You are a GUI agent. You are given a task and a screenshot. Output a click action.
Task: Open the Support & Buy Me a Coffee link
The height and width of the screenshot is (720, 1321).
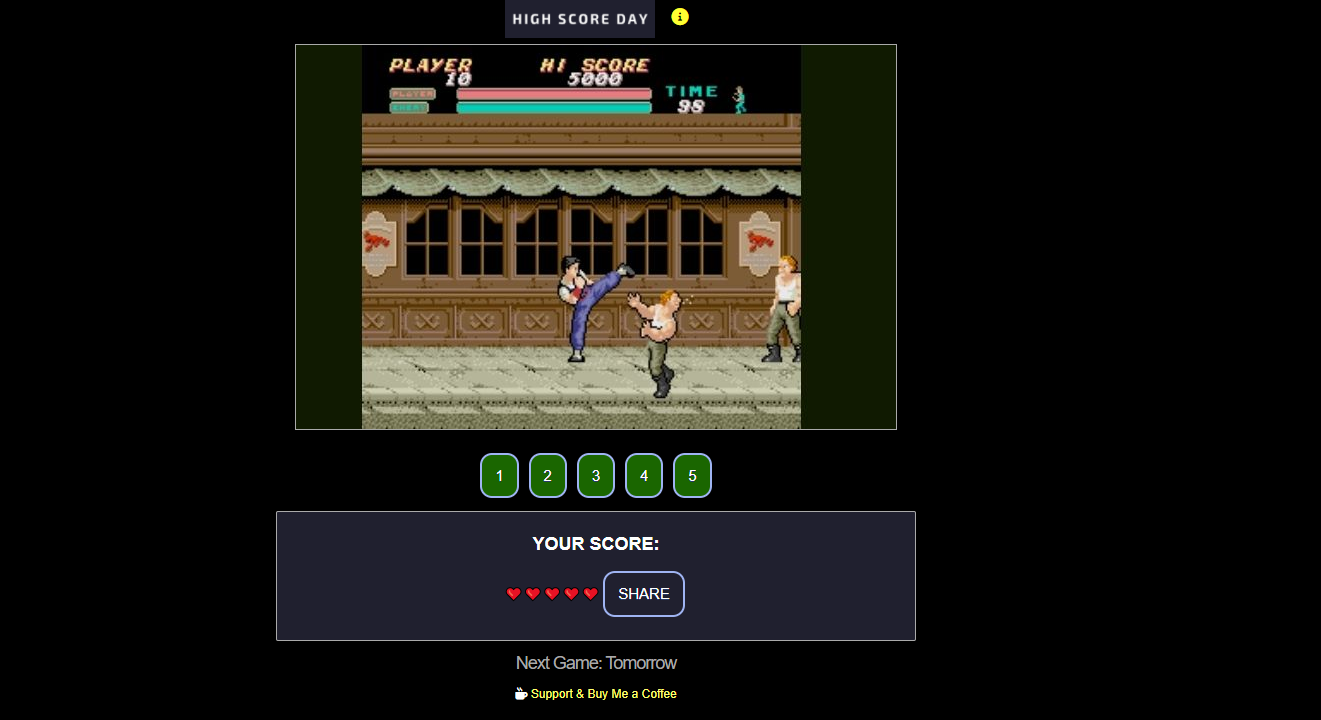click(604, 693)
